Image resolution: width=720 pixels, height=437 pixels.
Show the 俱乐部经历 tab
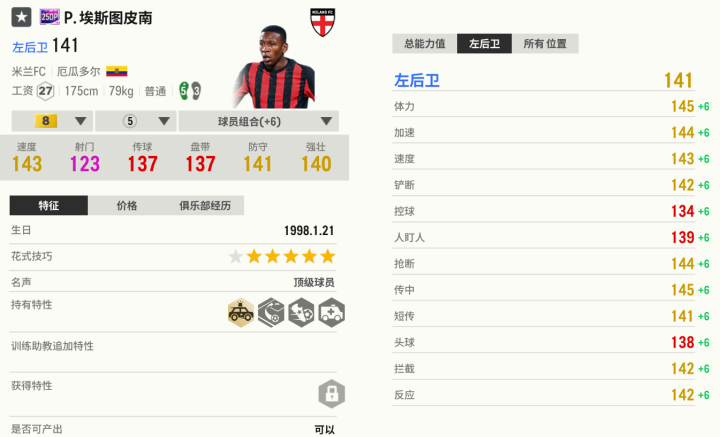205,206
